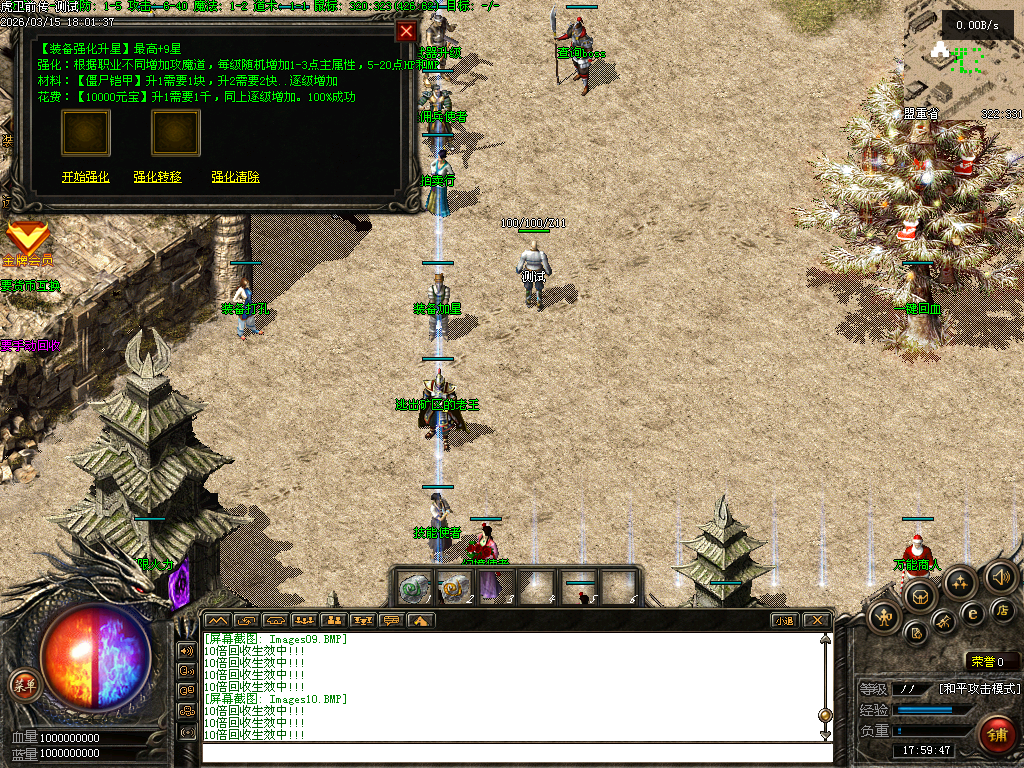Close the equipment enhancement dialog
The width and height of the screenshot is (1024, 768).
pos(406,31)
